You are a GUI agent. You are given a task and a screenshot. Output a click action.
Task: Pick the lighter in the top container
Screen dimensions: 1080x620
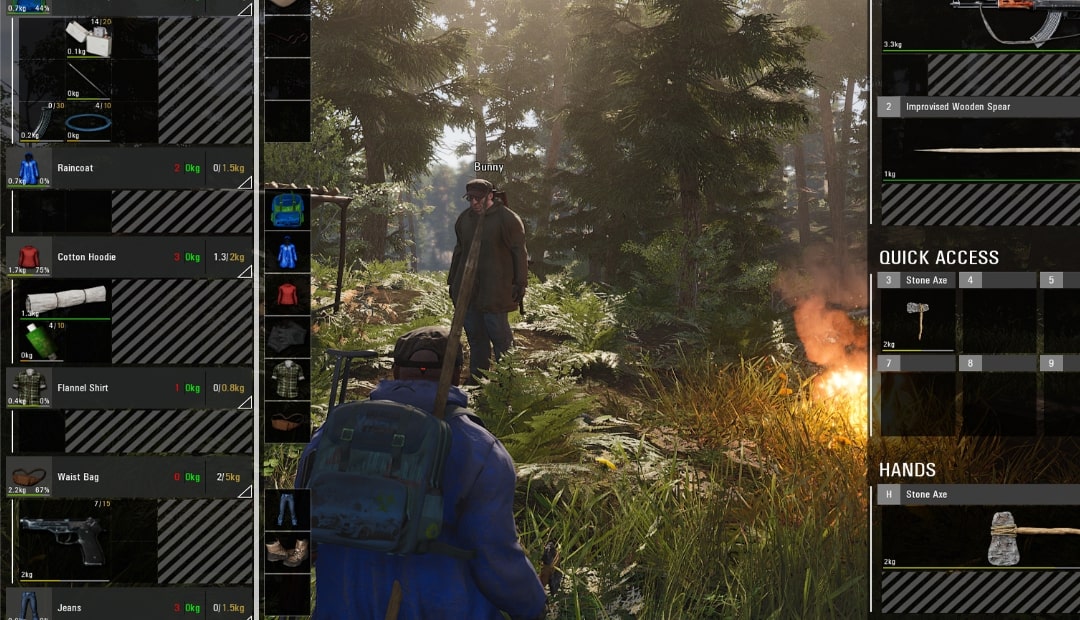(x=90, y=36)
